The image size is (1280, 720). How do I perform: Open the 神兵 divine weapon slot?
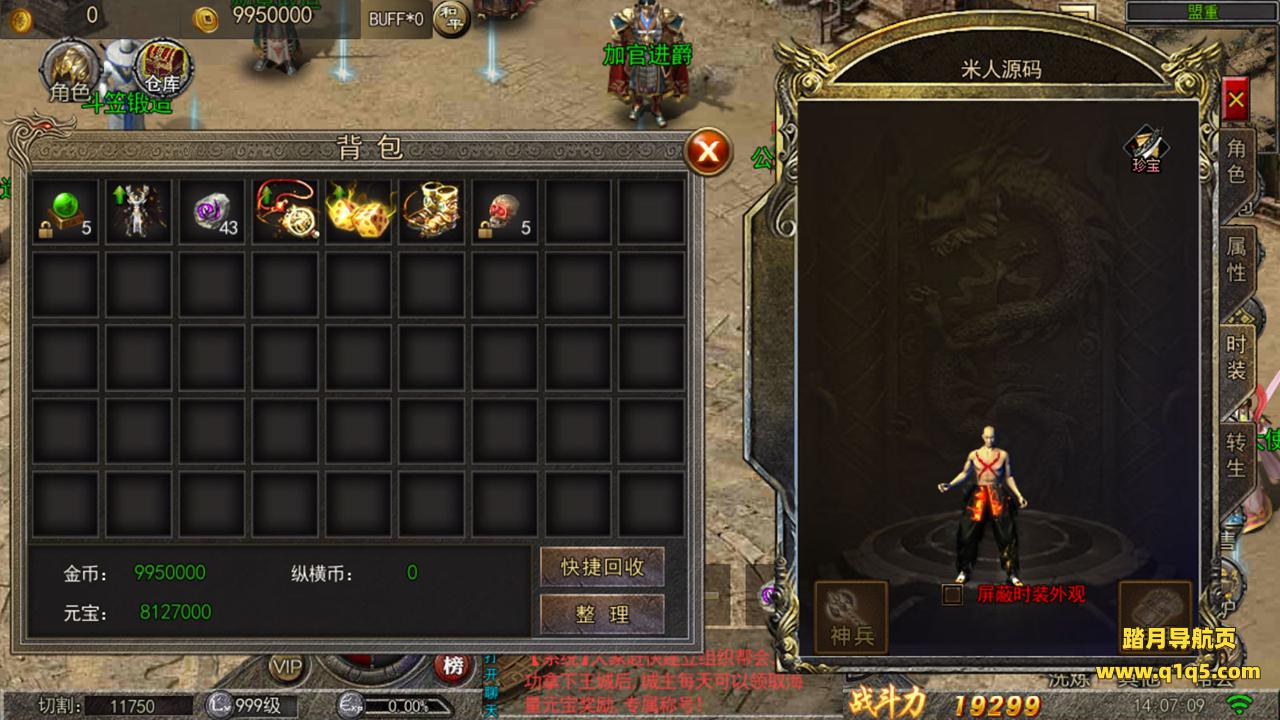(x=851, y=617)
